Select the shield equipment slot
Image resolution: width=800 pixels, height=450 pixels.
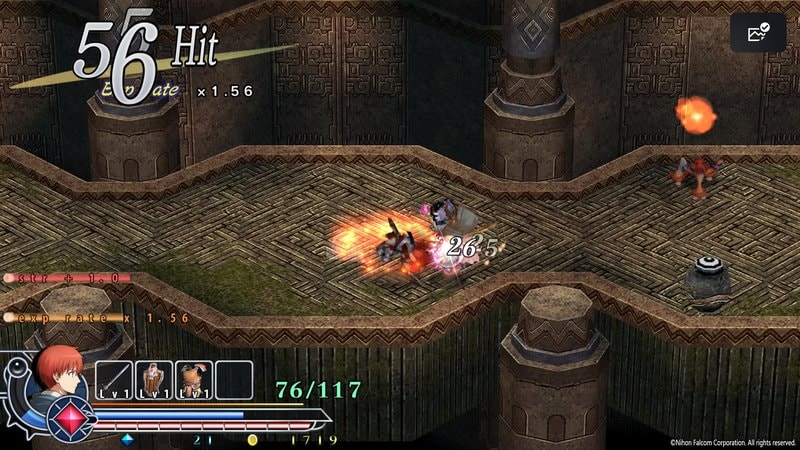tap(153, 381)
